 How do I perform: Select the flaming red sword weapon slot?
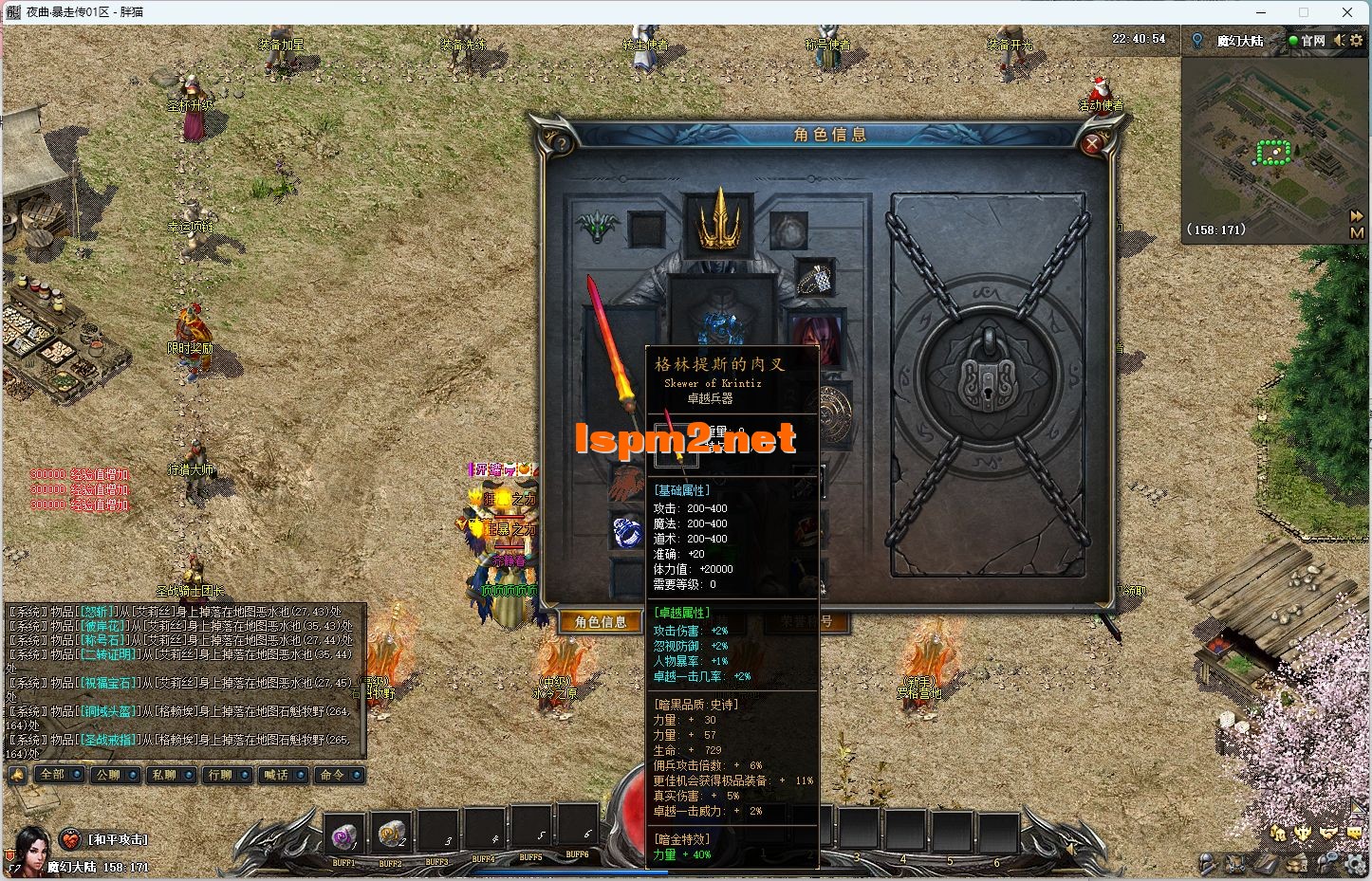click(613, 351)
